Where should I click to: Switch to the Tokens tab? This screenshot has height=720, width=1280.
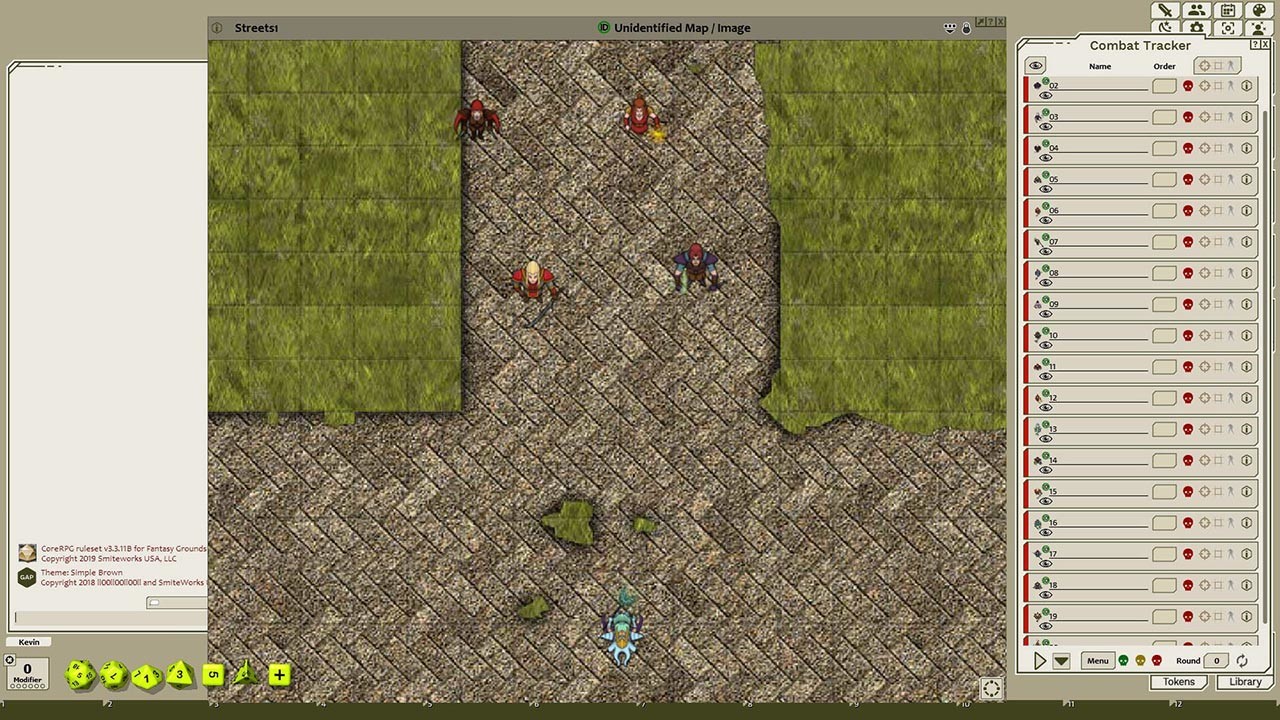pyautogui.click(x=1178, y=681)
